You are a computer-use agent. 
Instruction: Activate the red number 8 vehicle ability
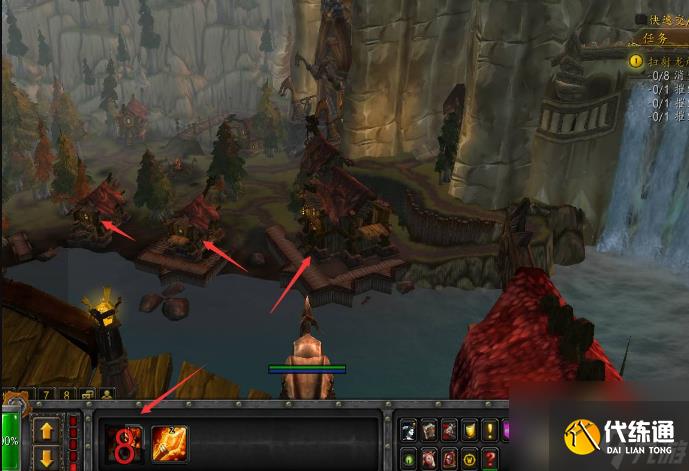(x=125, y=442)
